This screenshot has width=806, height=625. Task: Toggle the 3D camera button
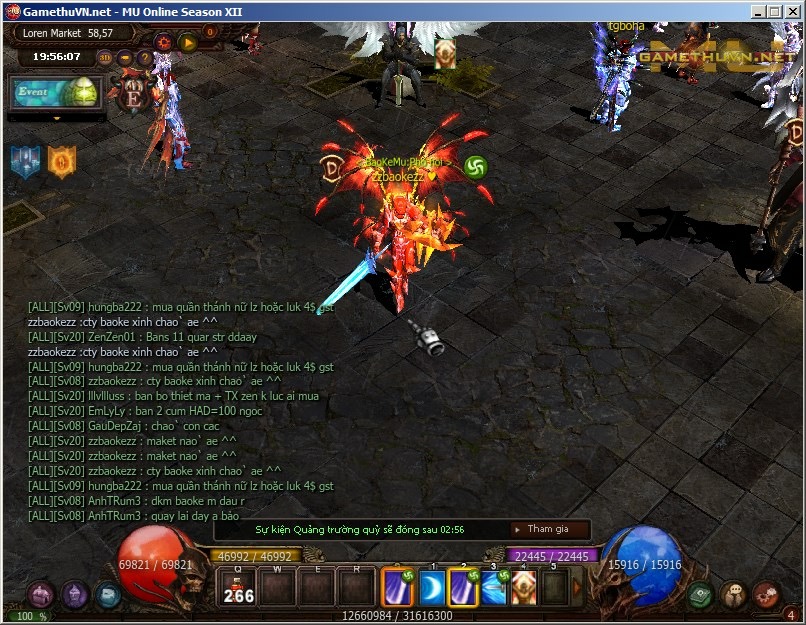click(x=106, y=57)
